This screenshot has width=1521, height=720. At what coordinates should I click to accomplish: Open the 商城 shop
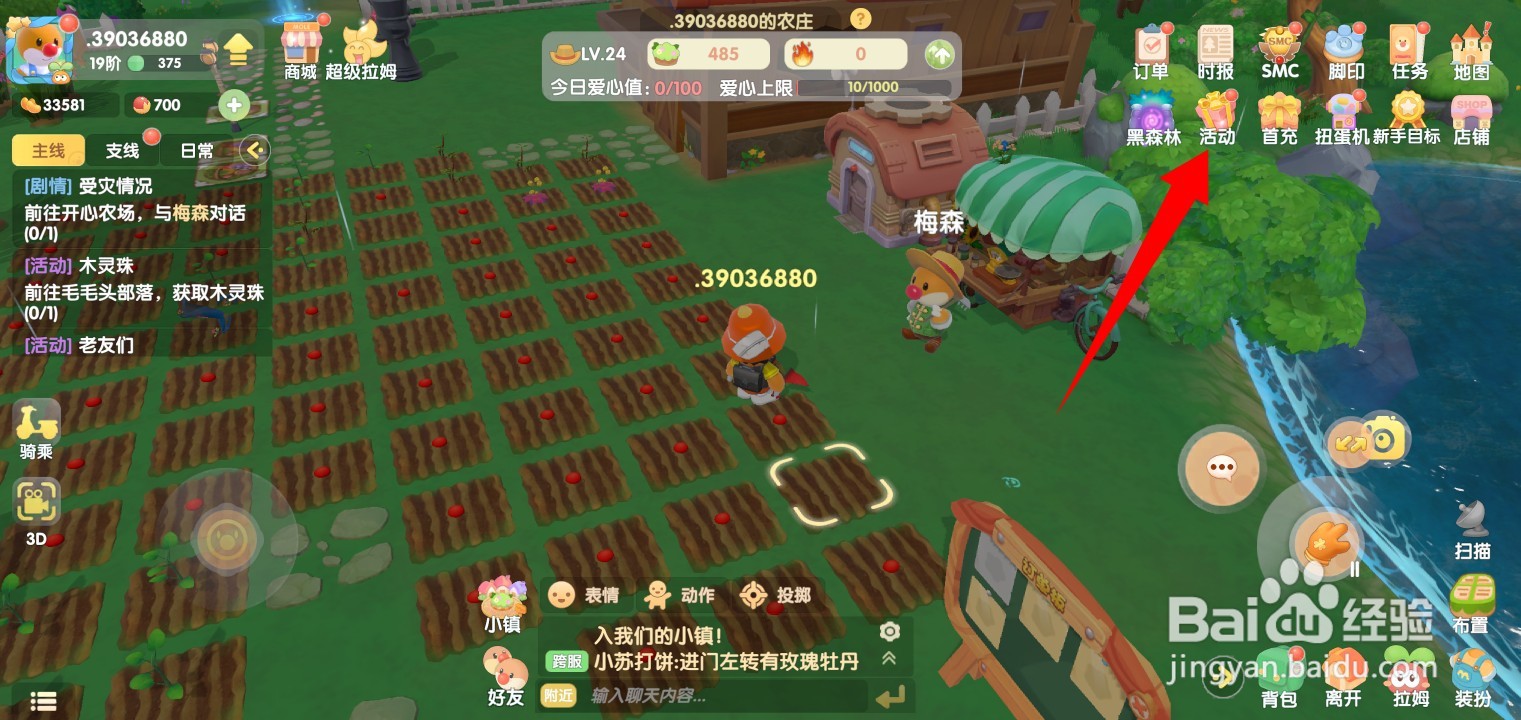[x=302, y=45]
